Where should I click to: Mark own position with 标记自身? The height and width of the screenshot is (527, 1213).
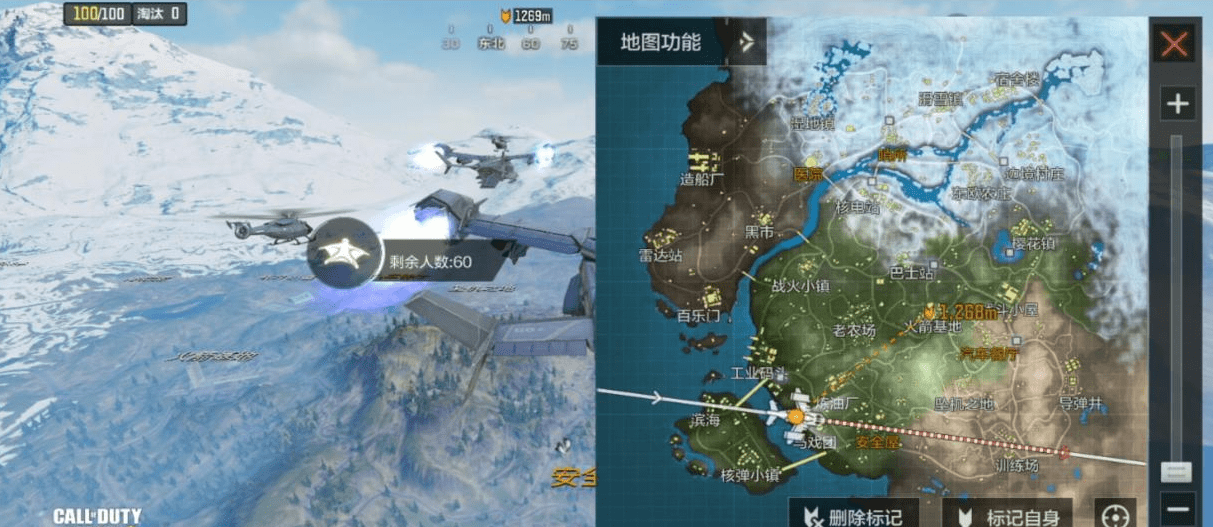(x=1001, y=515)
